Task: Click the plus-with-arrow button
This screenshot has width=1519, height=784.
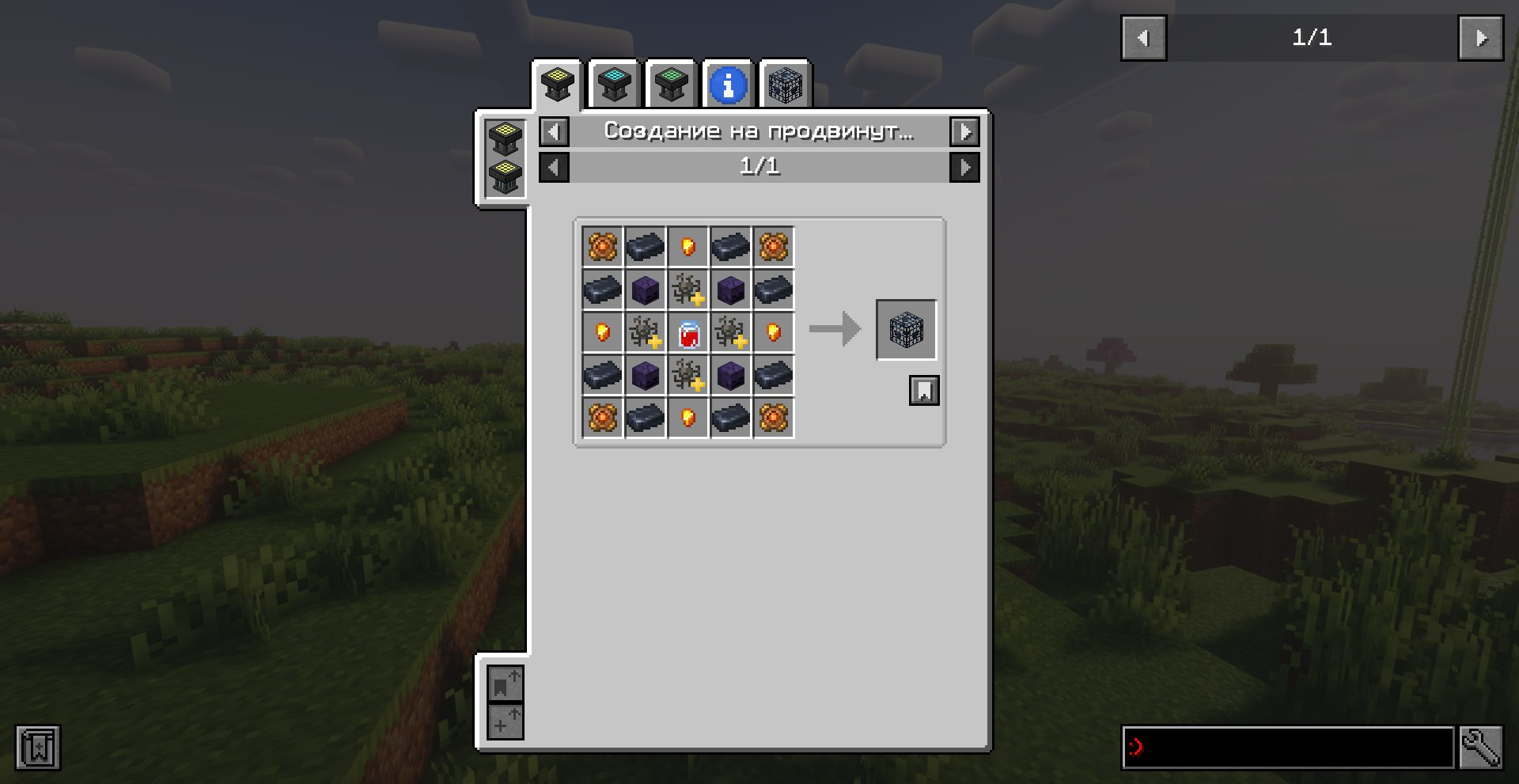Action: [x=505, y=722]
